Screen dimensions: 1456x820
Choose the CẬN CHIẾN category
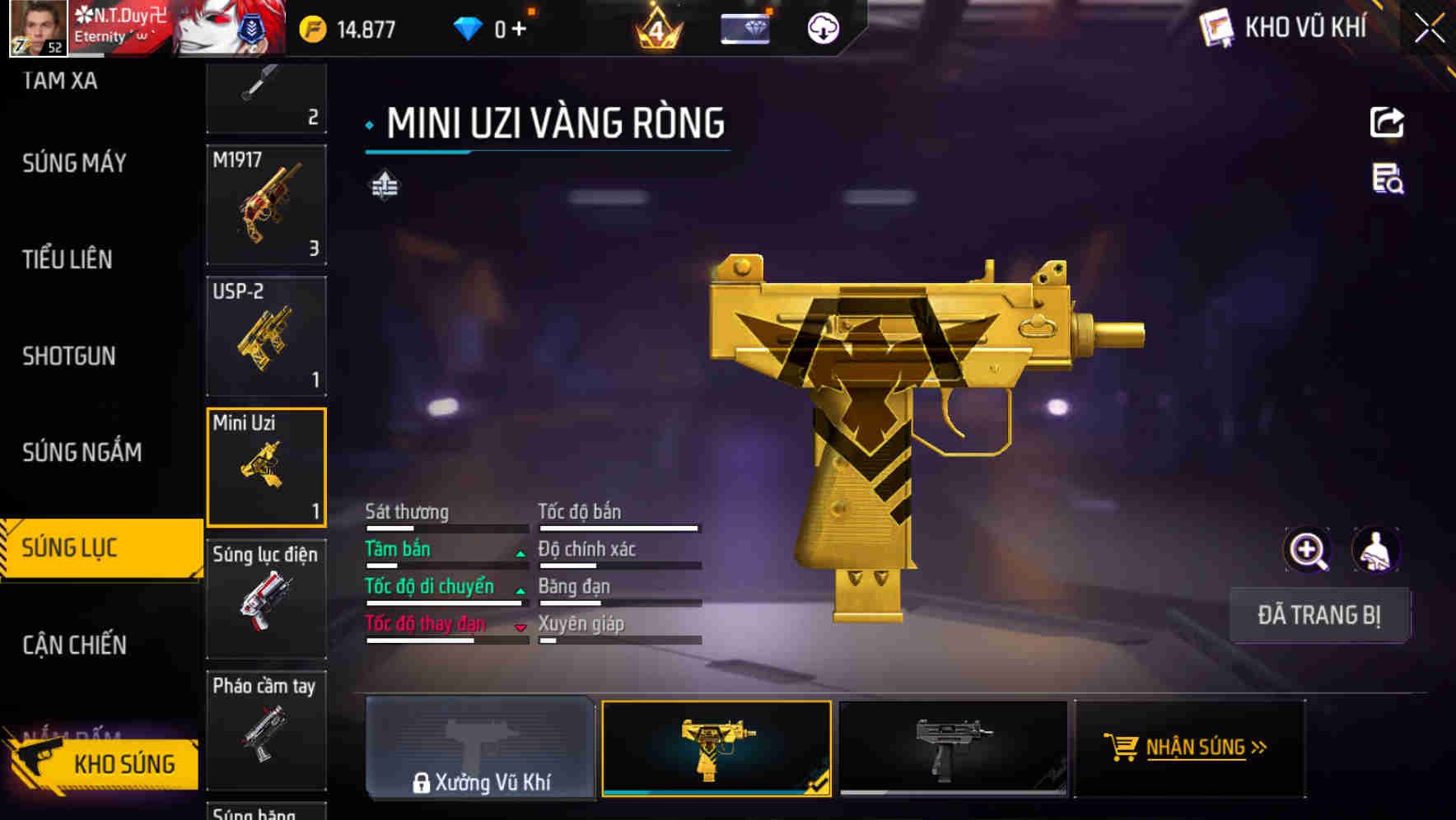[x=74, y=645]
